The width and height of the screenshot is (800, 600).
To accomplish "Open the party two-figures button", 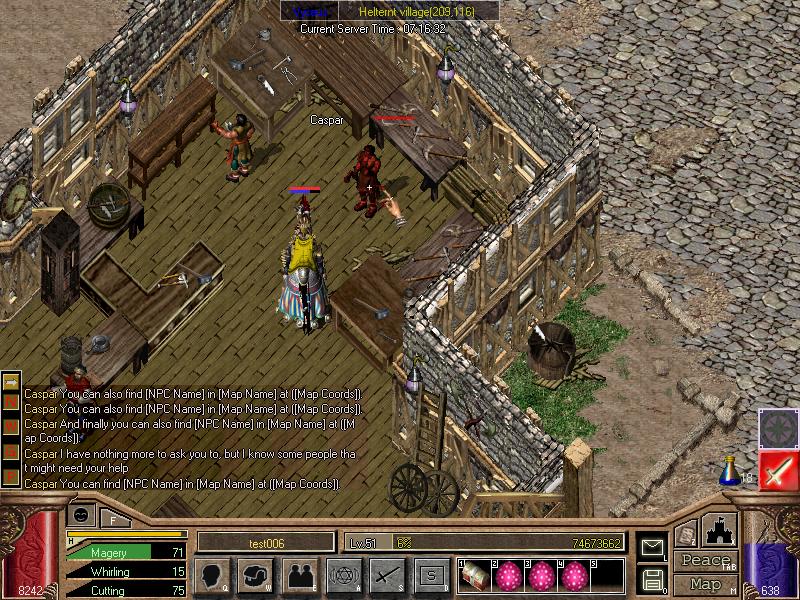I will (x=300, y=574).
